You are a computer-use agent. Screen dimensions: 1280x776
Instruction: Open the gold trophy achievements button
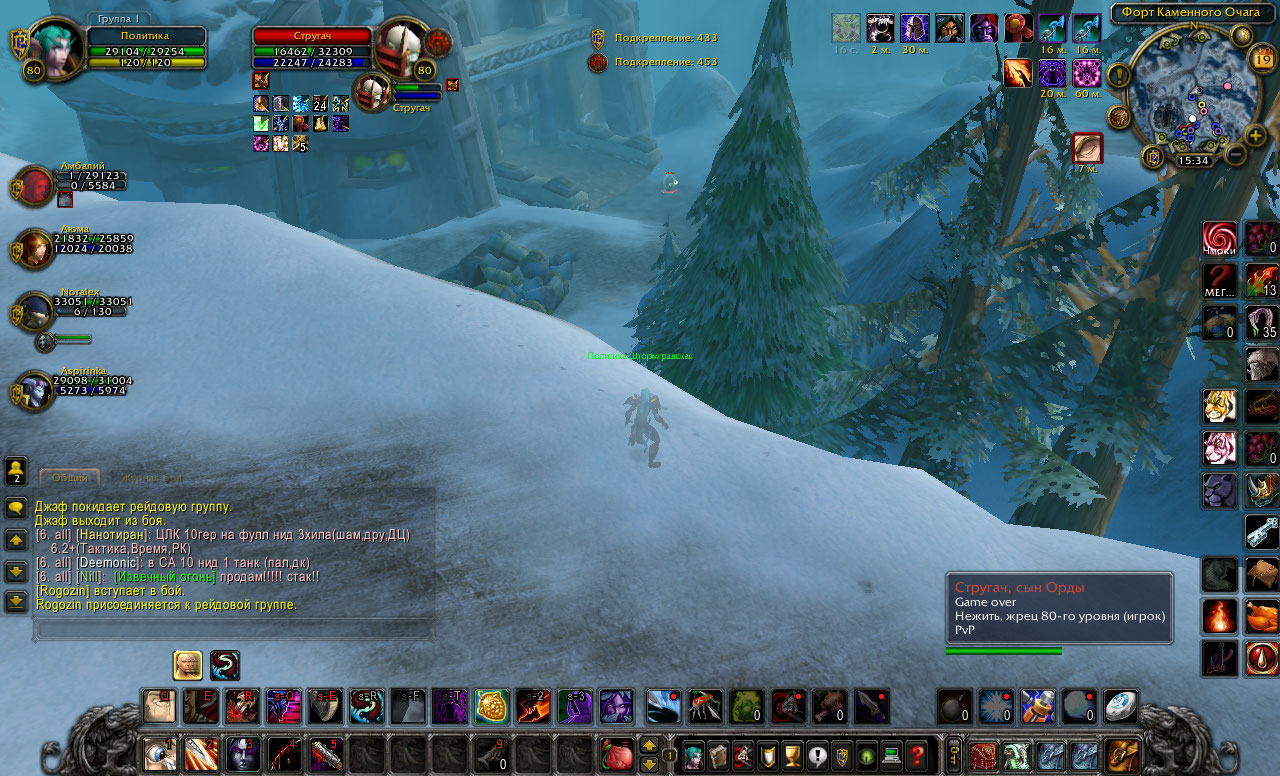coord(791,755)
